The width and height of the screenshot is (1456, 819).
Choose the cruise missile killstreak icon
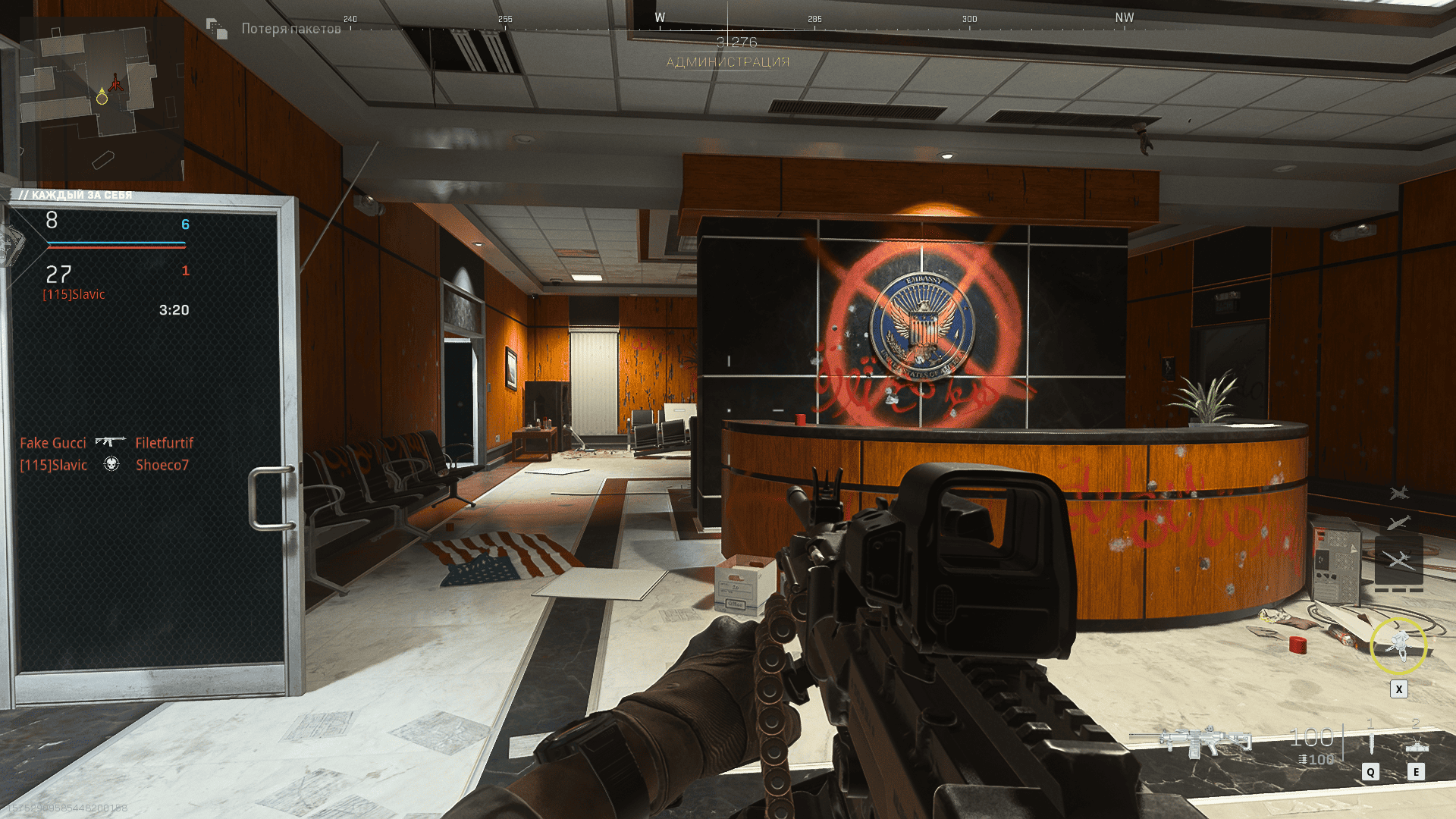coord(1399,522)
